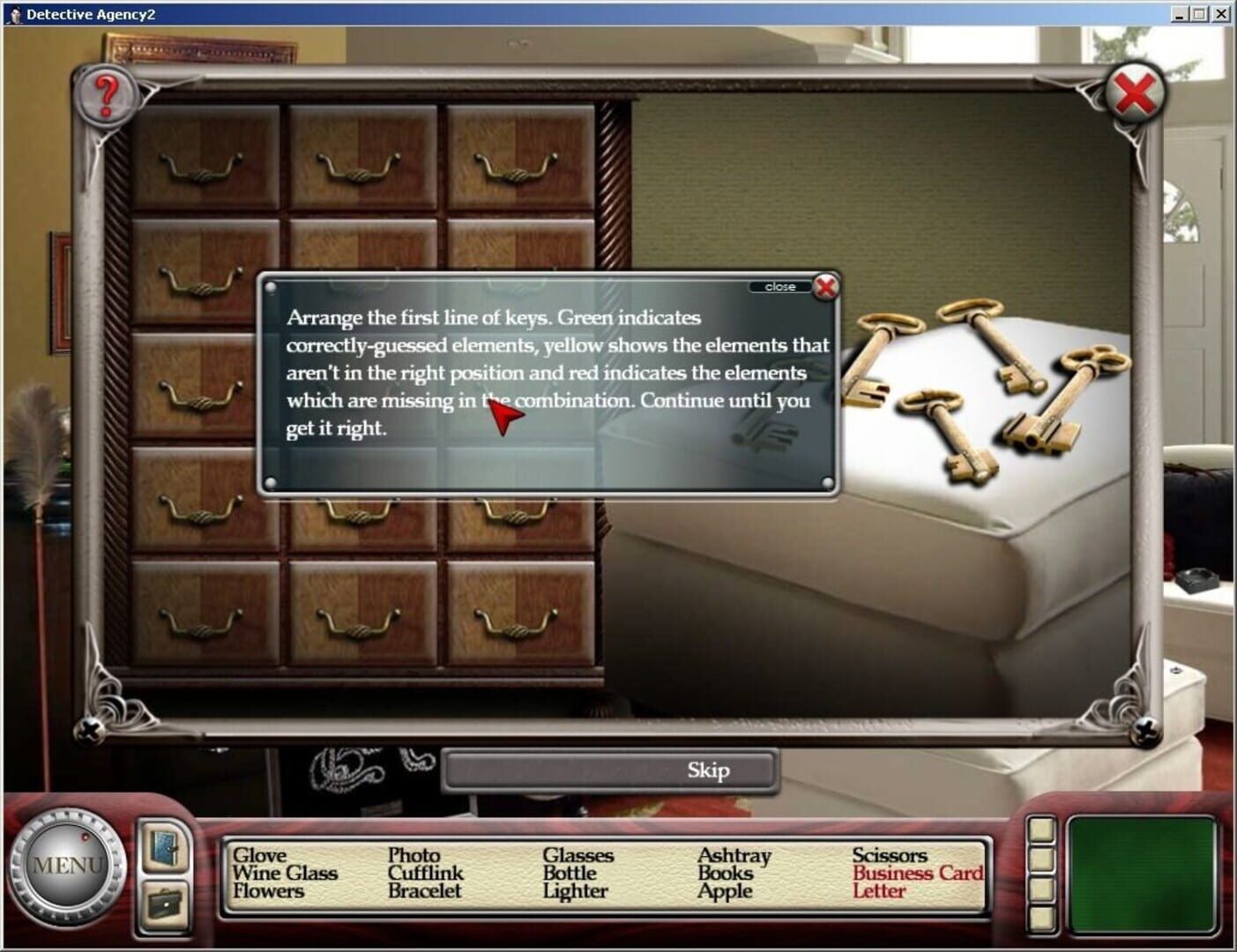Select Wine Glass in the item list
The width and height of the screenshot is (1237, 952).
[284, 873]
